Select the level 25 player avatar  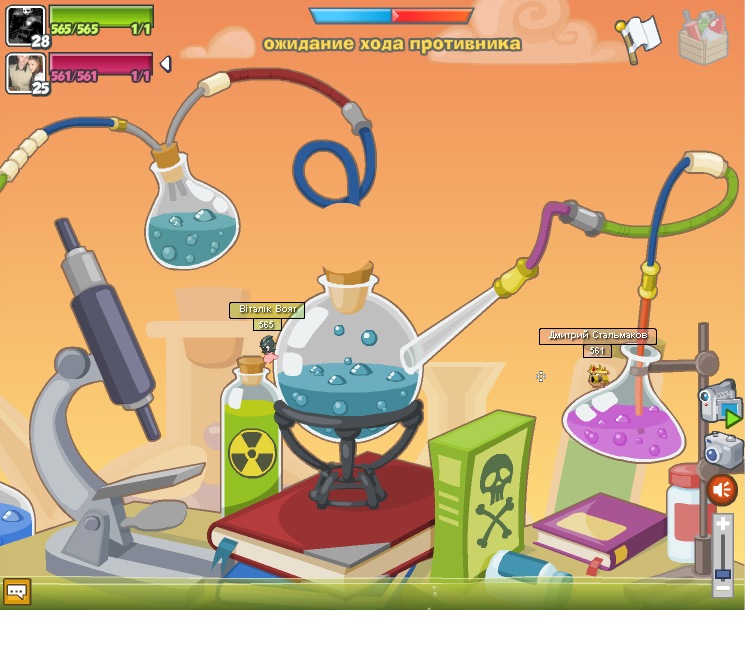tap(25, 72)
